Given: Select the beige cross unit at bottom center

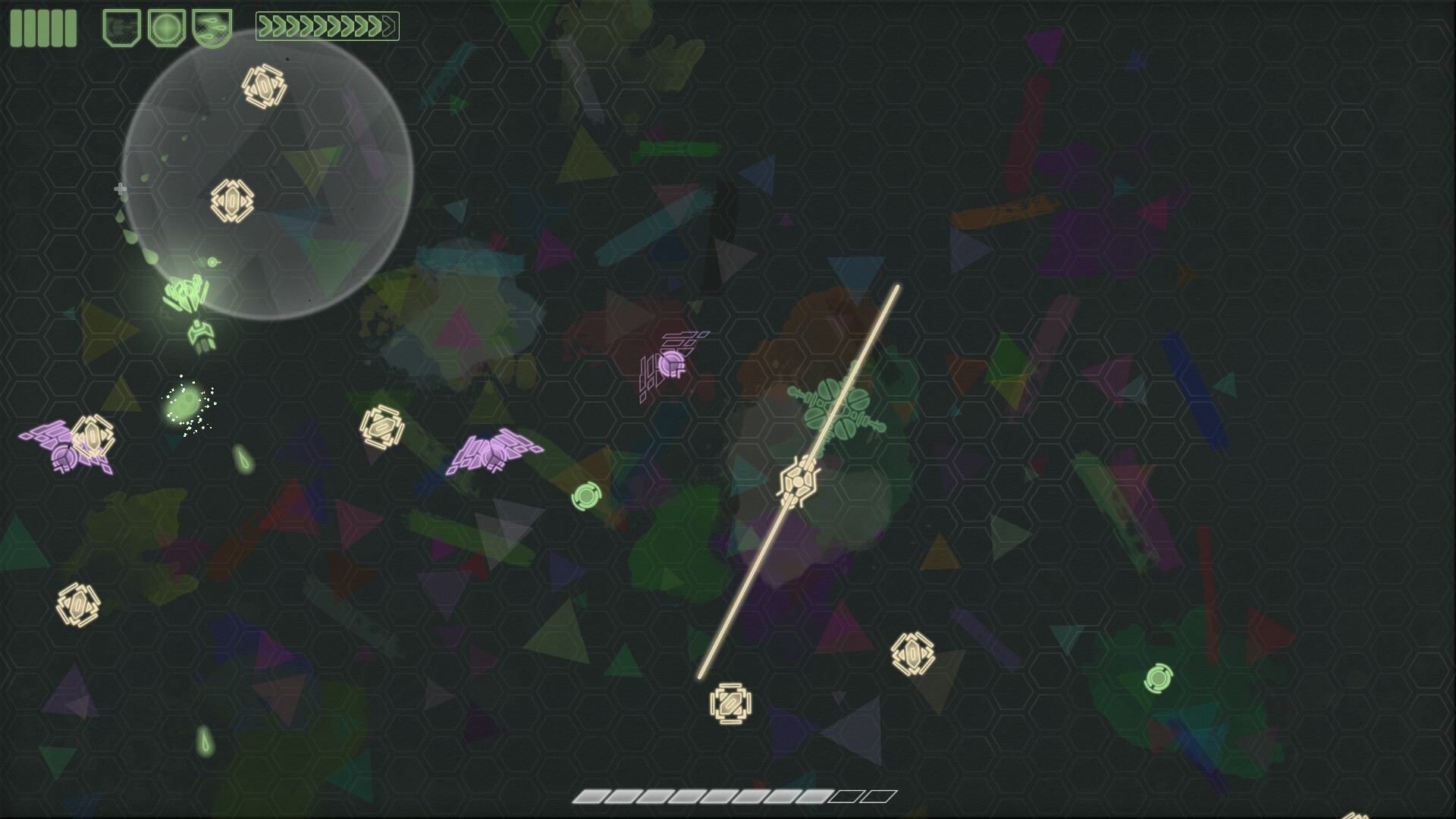Looking at the screenshot, I should (x=730, y=704).
